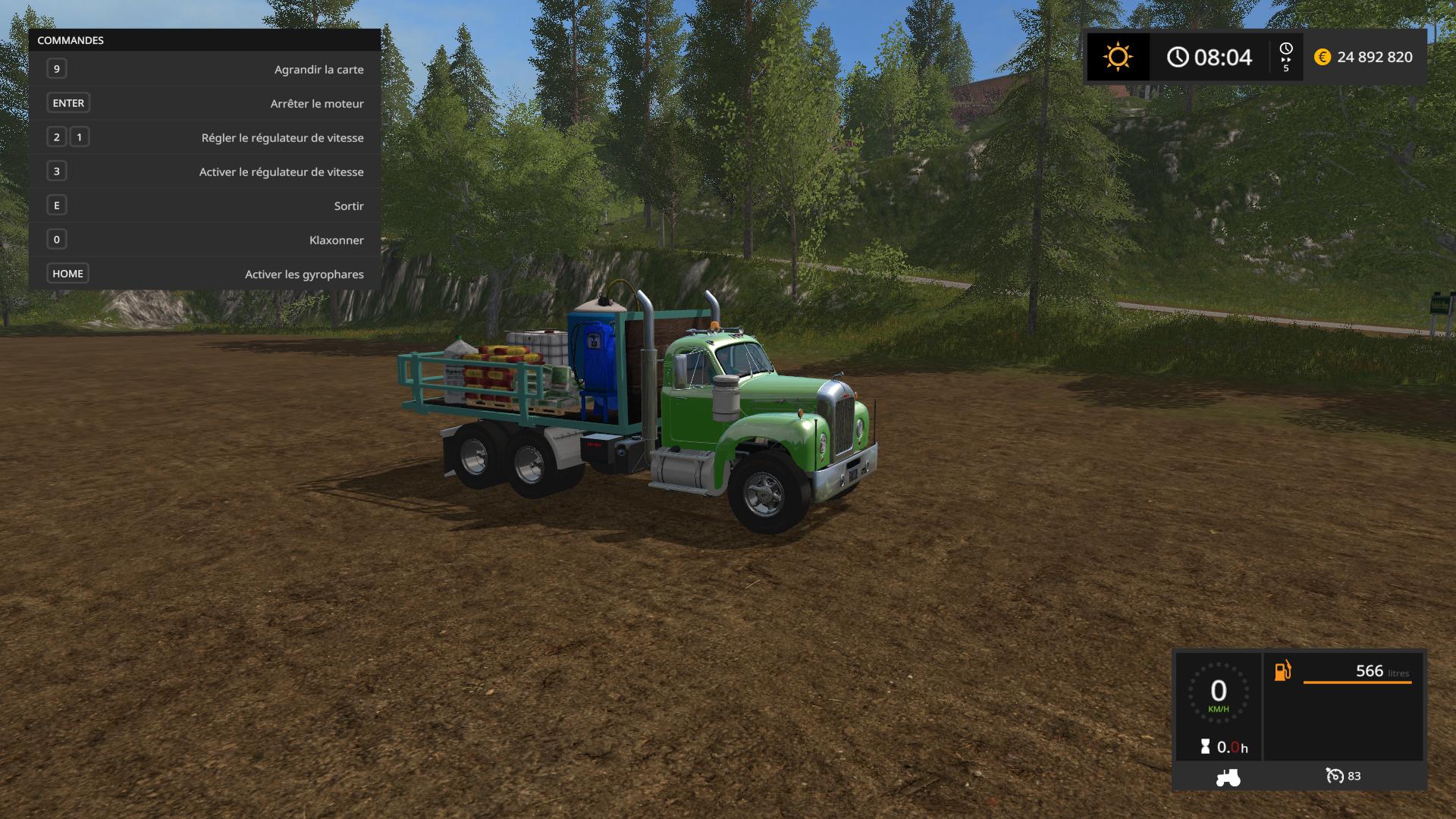Select the time acceleration clock icon

tap(1285, 50)
